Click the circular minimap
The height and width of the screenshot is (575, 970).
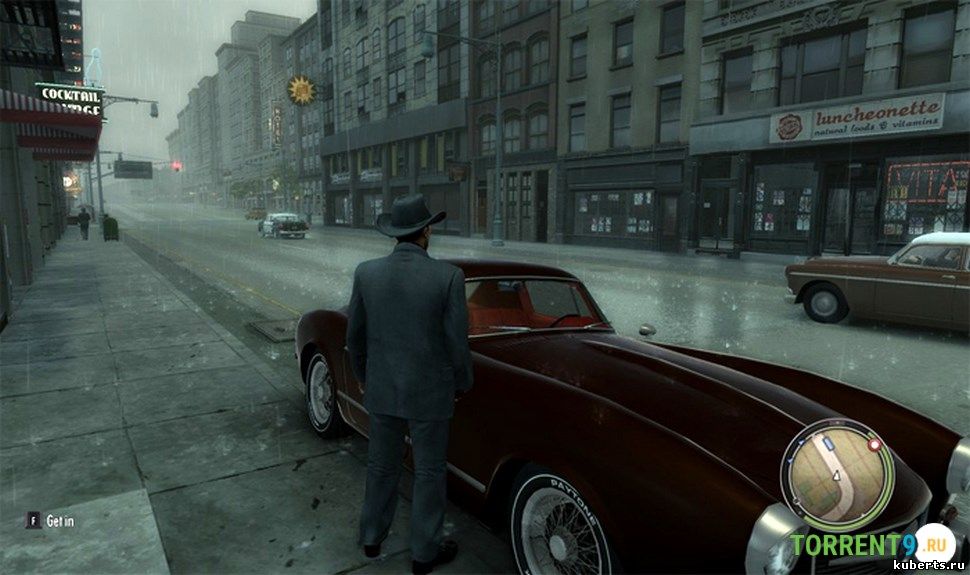pos(837,475)
